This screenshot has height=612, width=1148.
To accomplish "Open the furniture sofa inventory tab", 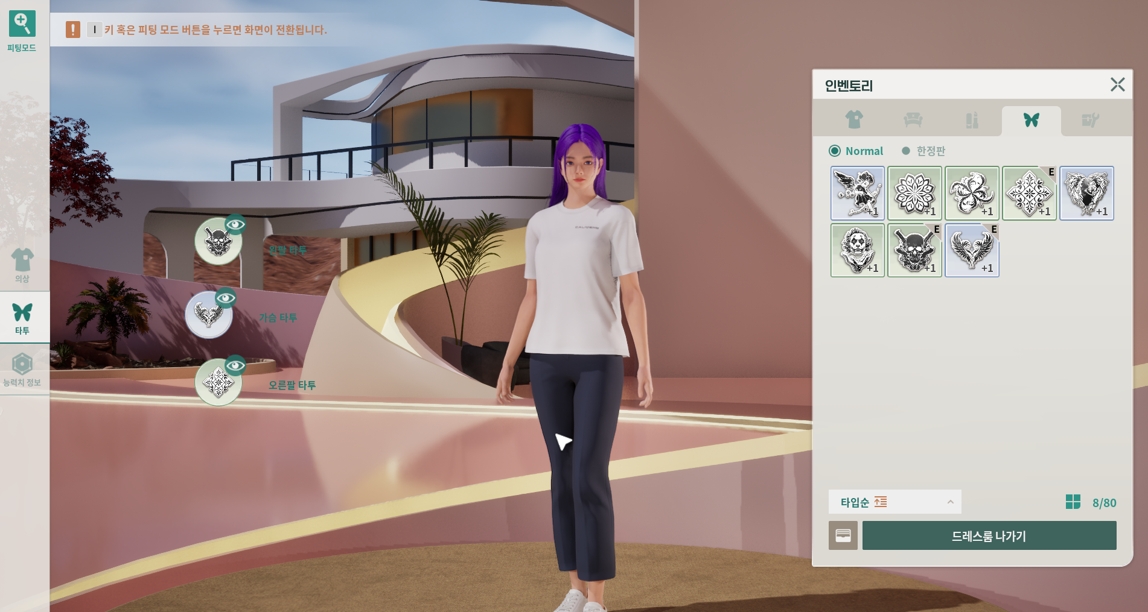I will [912, 120].
